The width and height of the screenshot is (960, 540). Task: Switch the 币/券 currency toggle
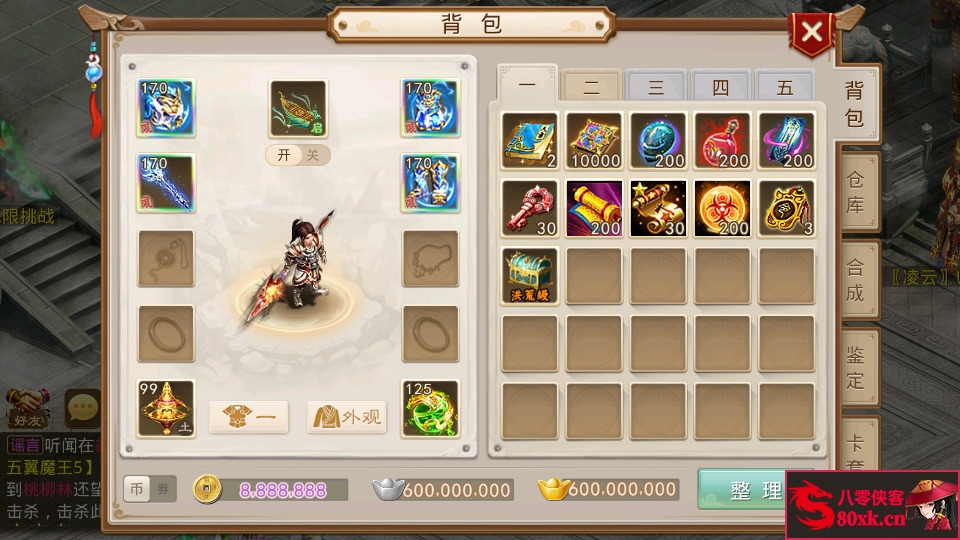click(149, 489)
